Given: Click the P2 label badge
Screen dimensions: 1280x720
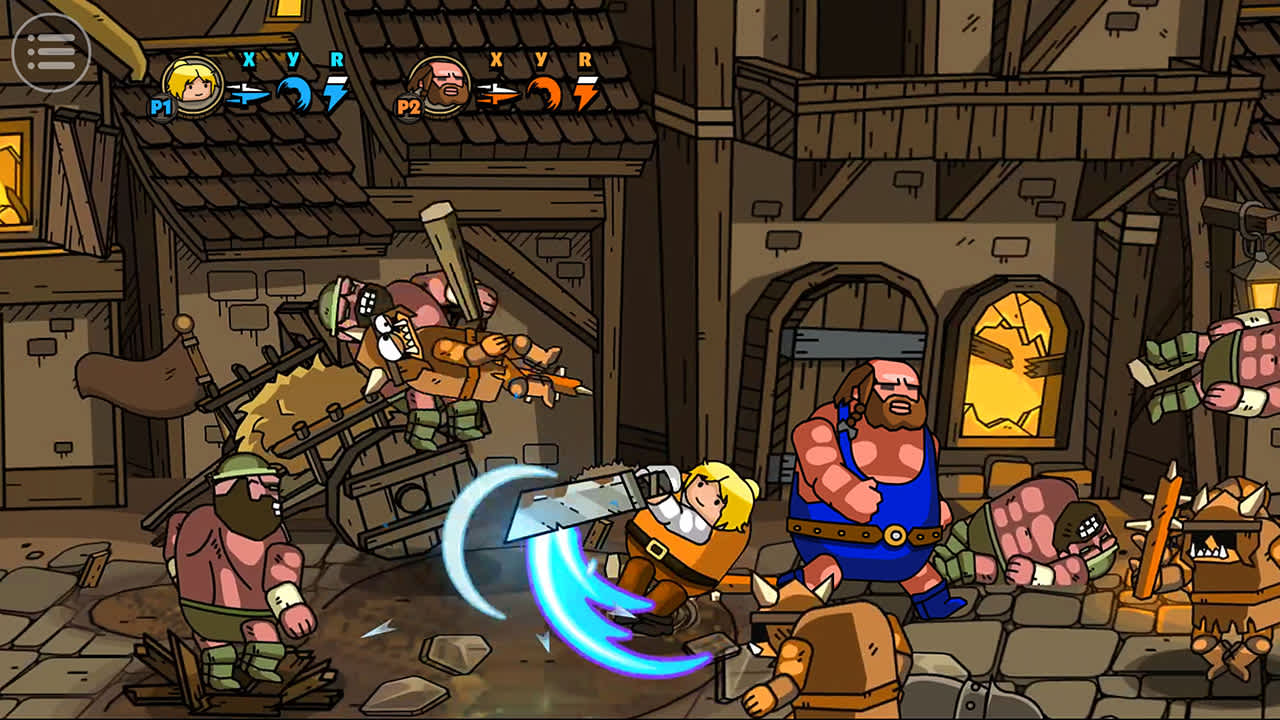Looking at the screenshot, I should (x=409, y=106).
